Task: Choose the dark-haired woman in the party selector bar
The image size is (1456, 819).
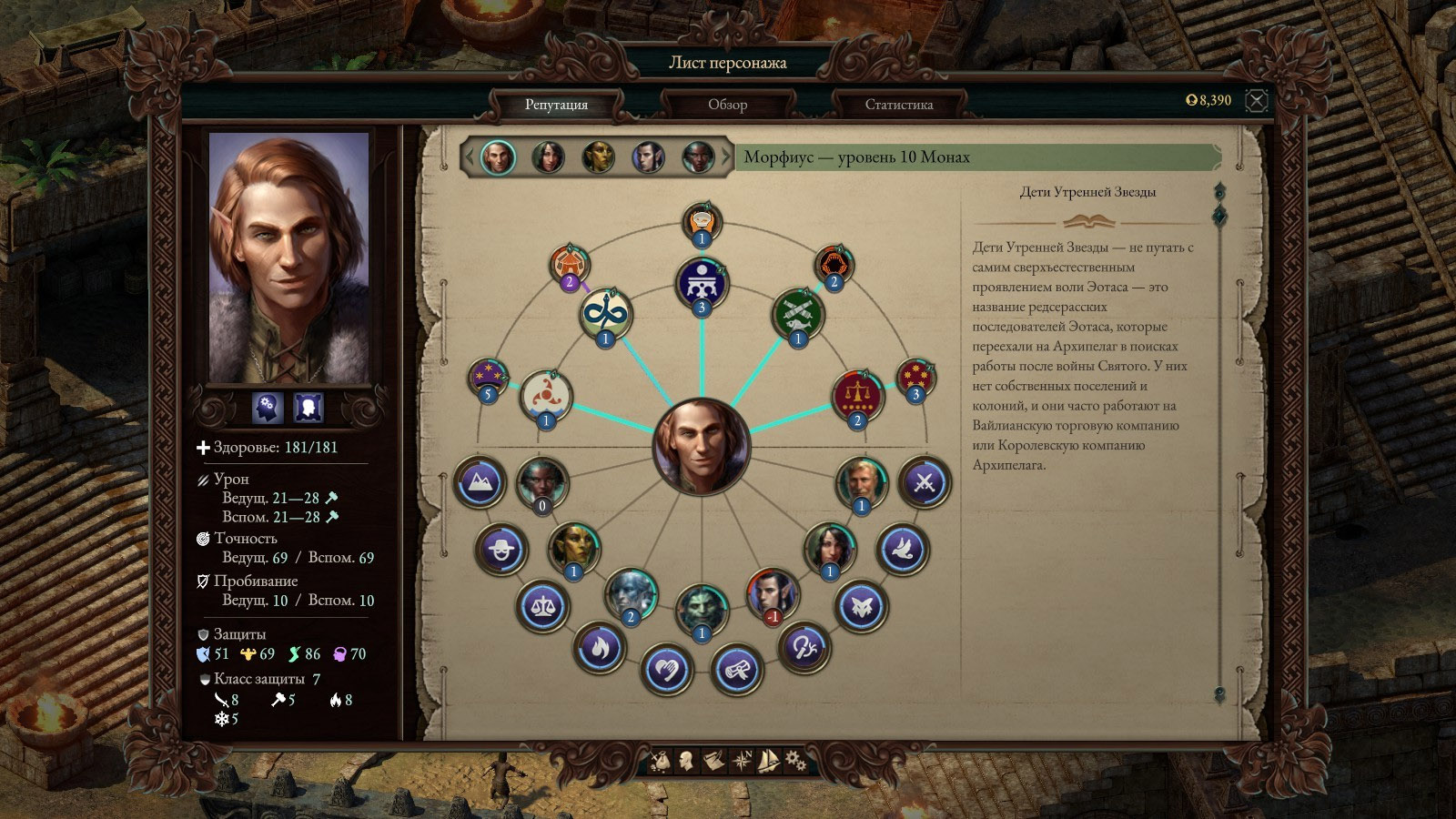Action: [548, 157]
